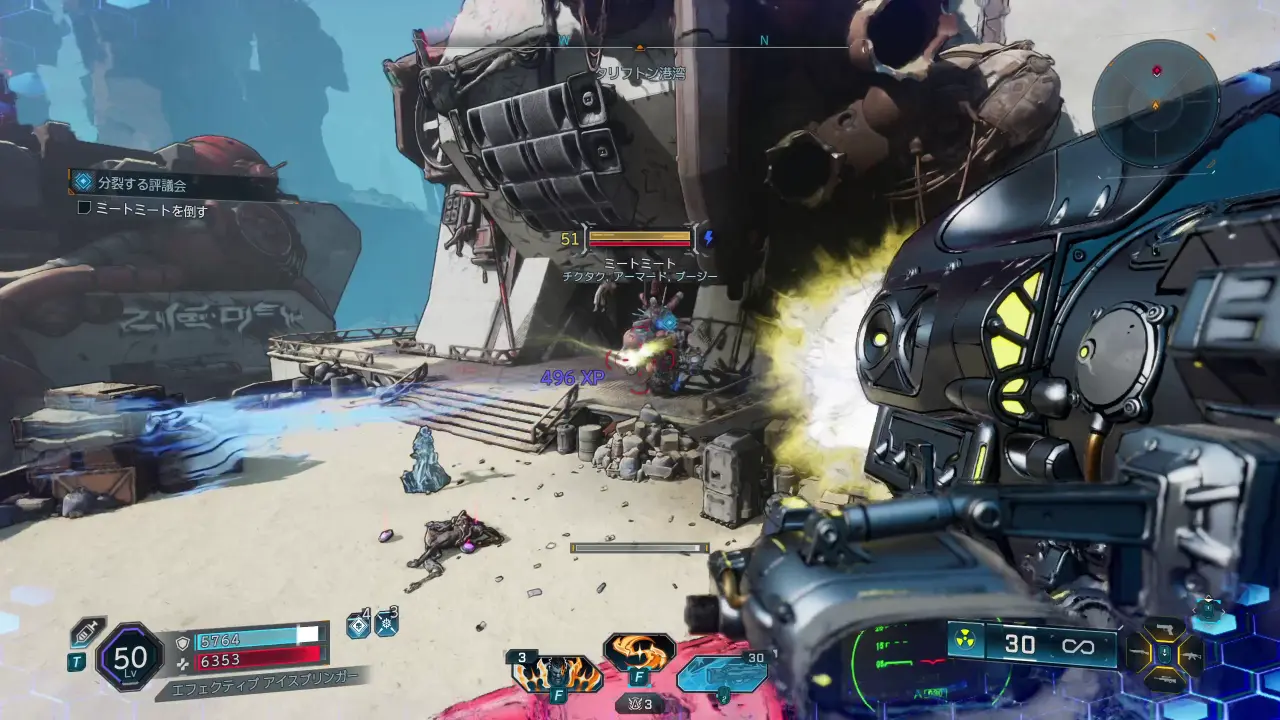This screenshot has width=1280, height=720.
Task: Select the 分裂する評議会 quest tracker
Action: tap(141, 183)
